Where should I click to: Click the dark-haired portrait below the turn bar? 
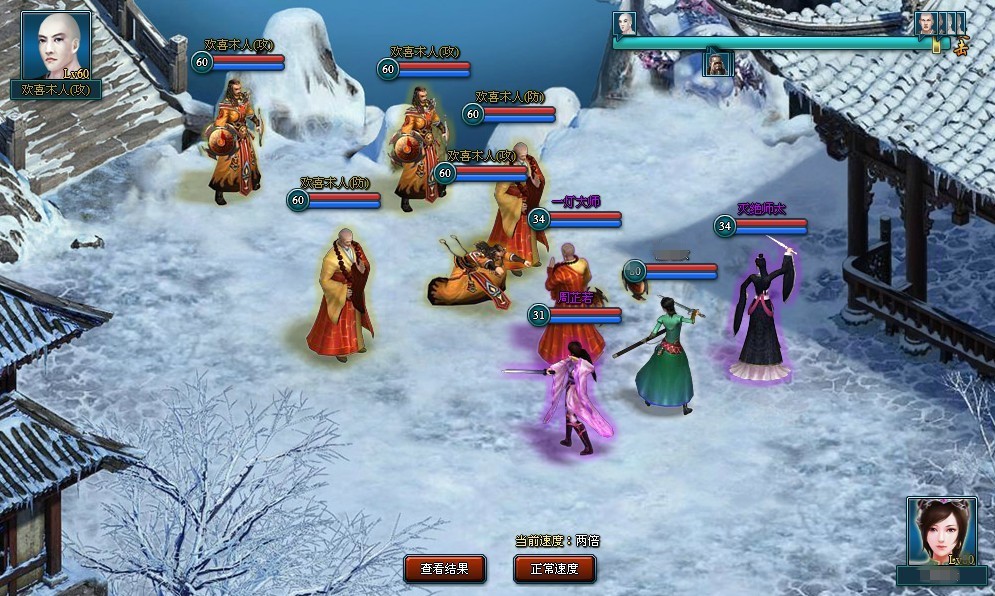pyautogui.click(x=719, y=64)
